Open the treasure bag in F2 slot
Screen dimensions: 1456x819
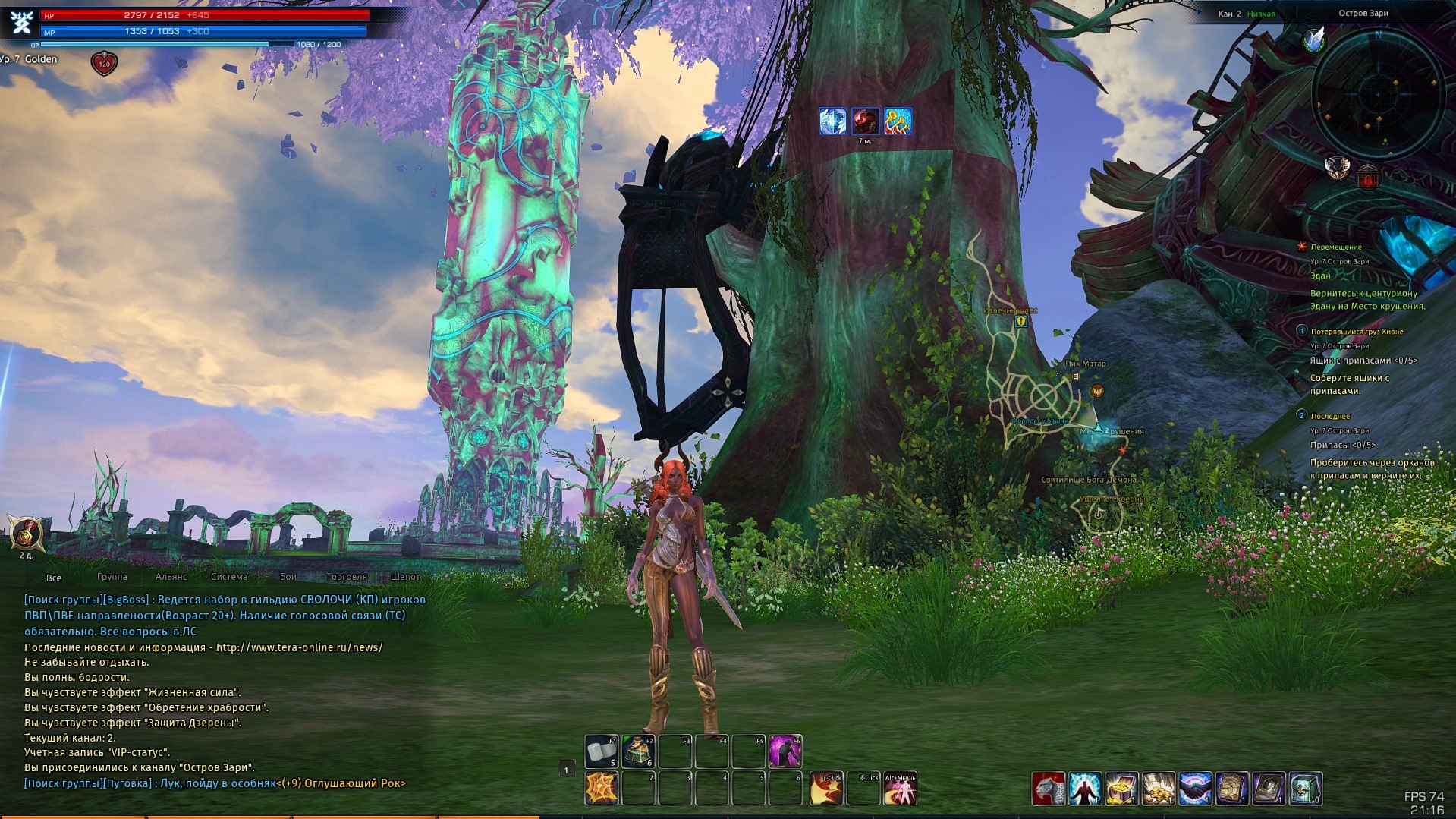pos(638,751)
